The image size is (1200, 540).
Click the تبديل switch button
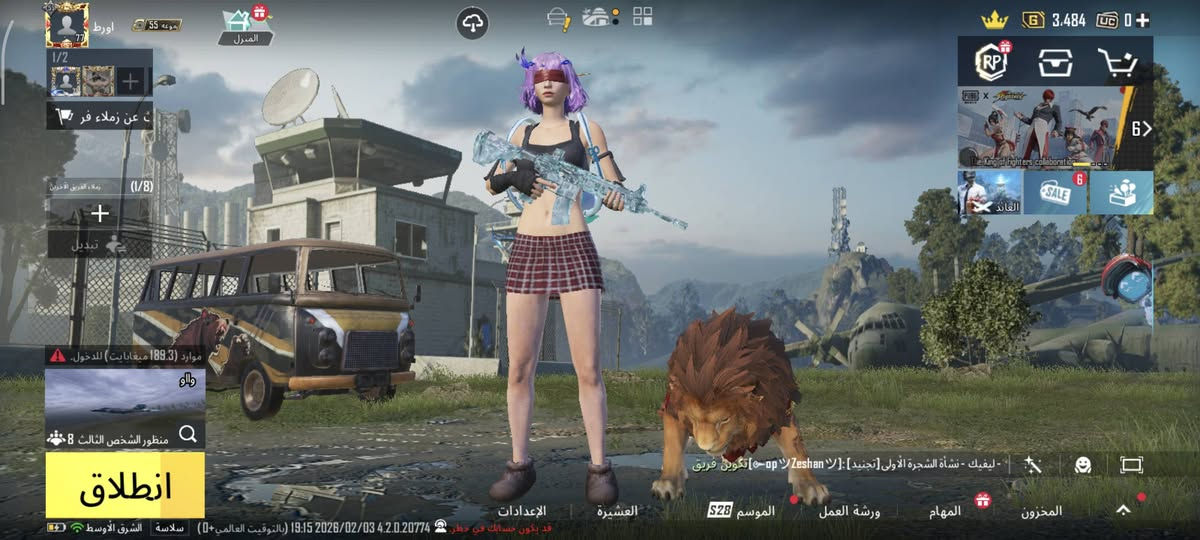(100, 244)
